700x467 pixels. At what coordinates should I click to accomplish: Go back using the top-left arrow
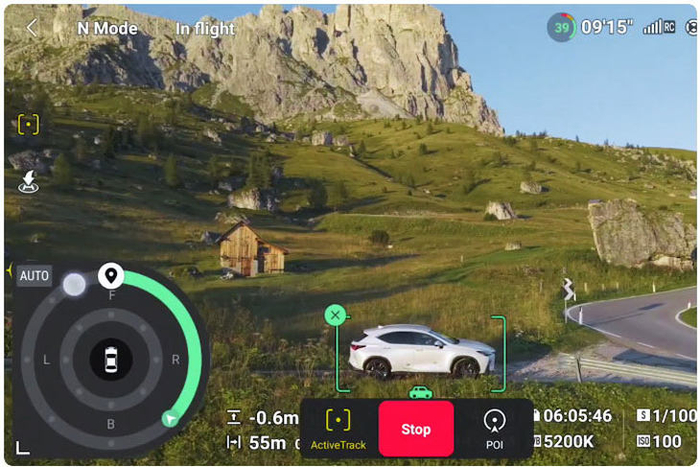pos(31,28)
